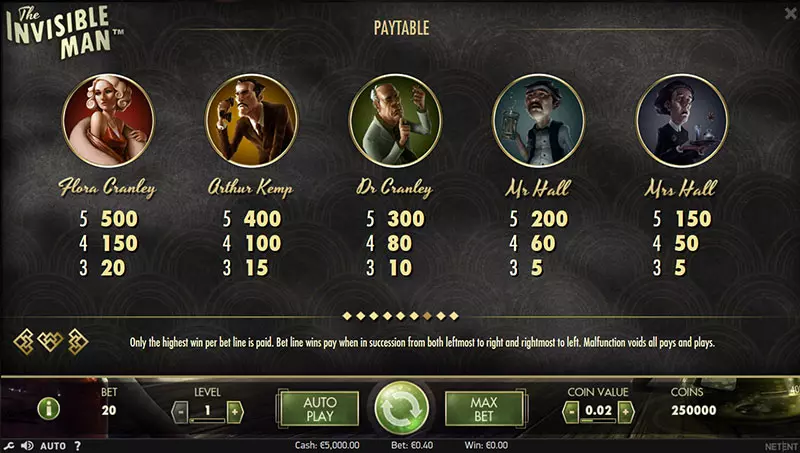Image resolution: width=800 pixels, height=453 pixels.
Task: Decrease the bet level with minus
Action: 179,411
